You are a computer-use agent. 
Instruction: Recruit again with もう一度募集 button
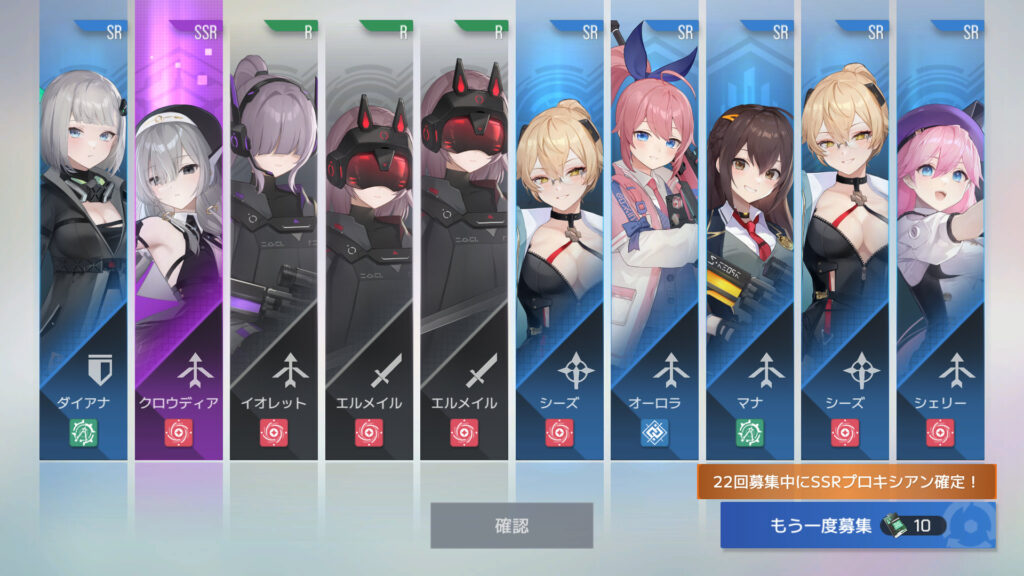tap(857, 525)
